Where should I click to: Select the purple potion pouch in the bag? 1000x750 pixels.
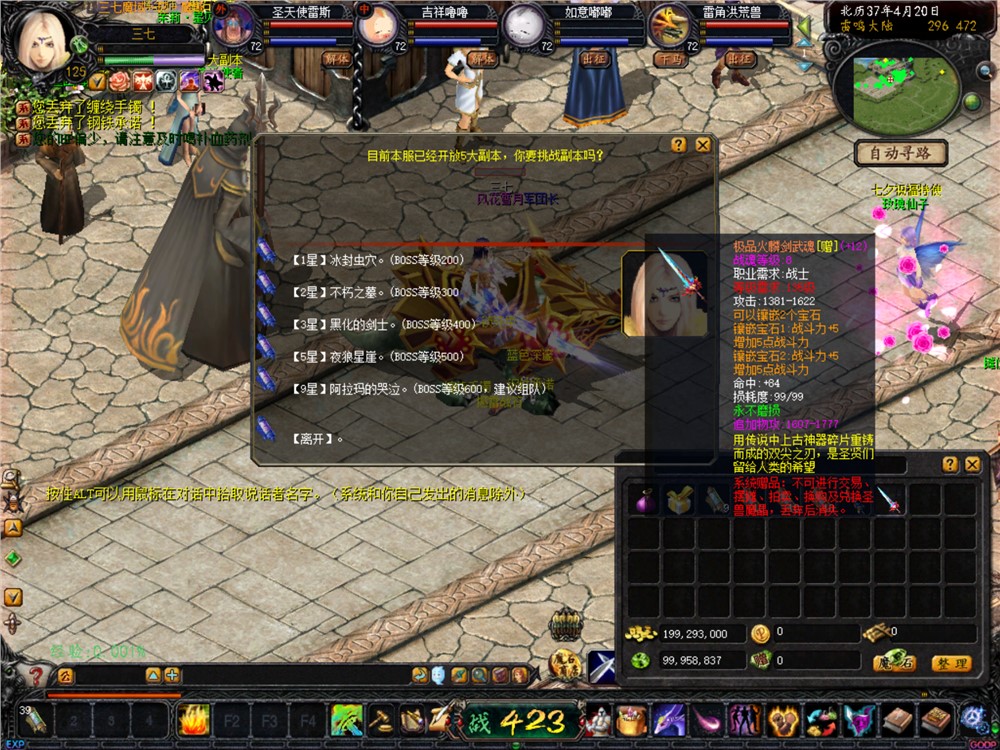pos(643,500)
